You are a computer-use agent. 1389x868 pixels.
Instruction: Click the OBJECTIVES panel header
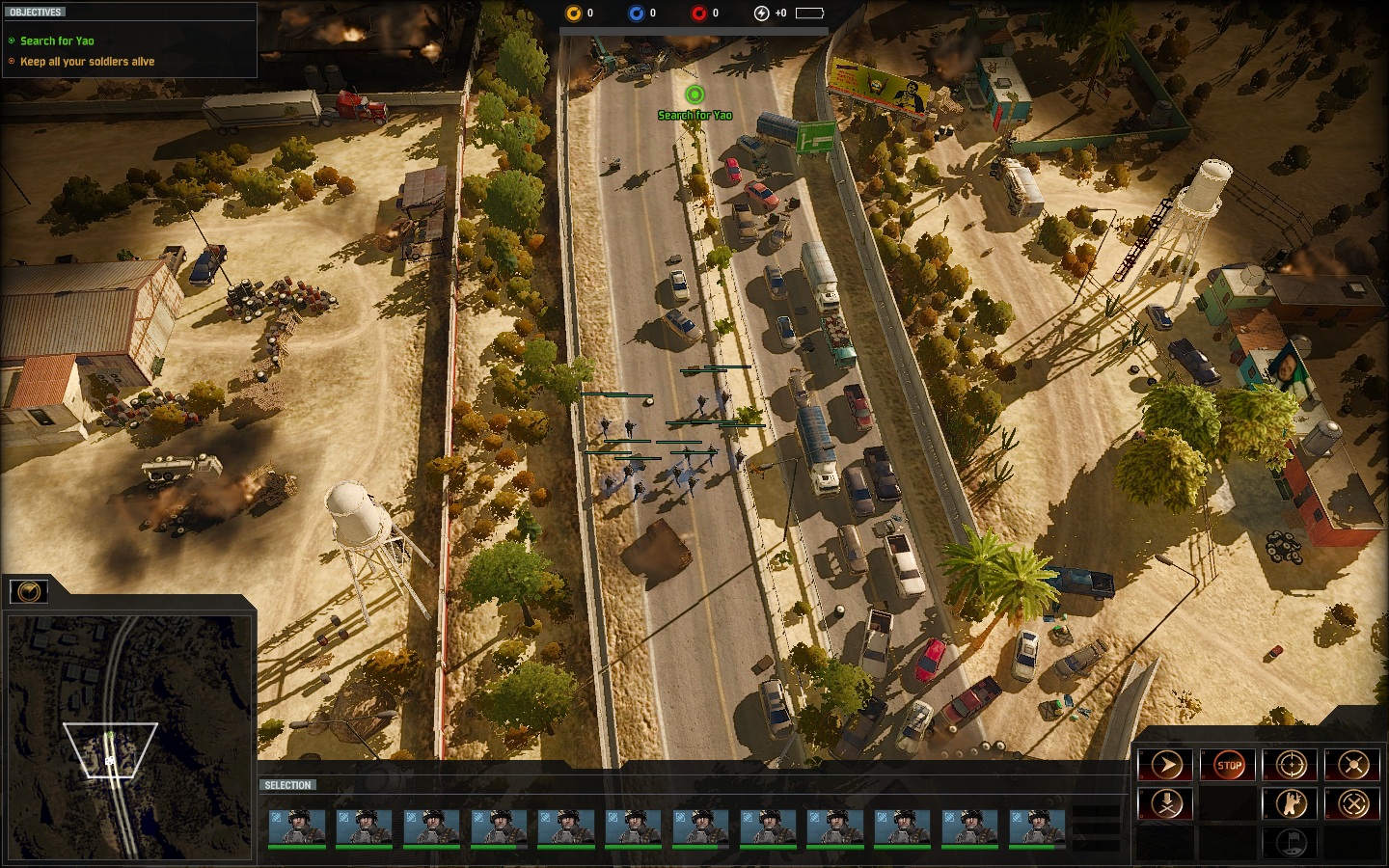pos(36,13)
